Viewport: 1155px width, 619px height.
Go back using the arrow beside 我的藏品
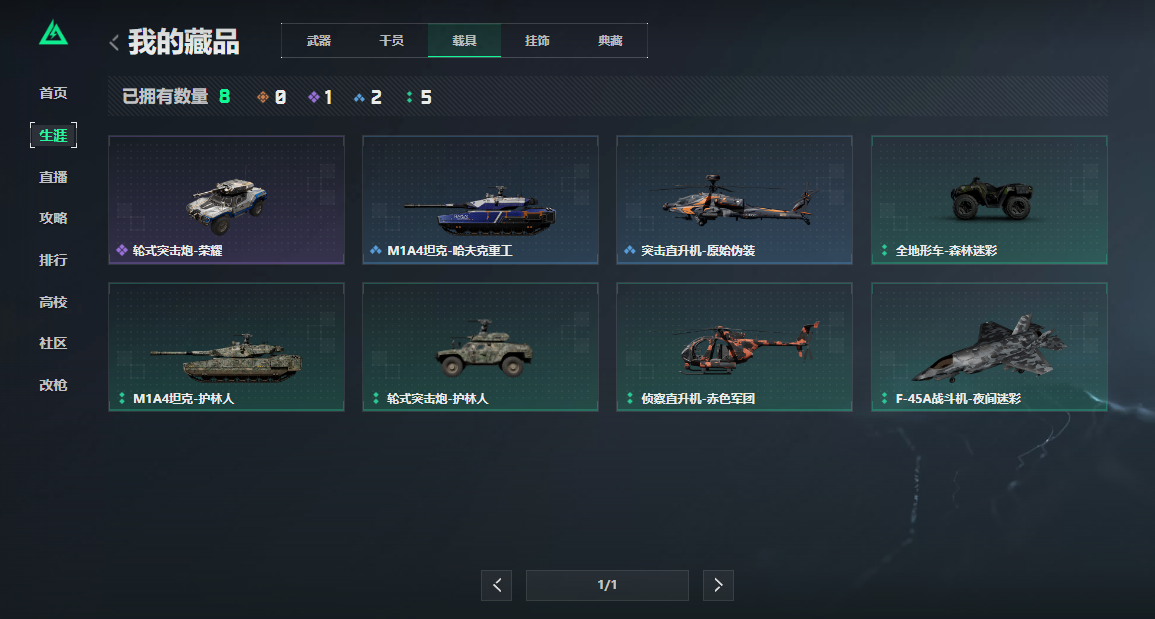(x=114, y=42)
